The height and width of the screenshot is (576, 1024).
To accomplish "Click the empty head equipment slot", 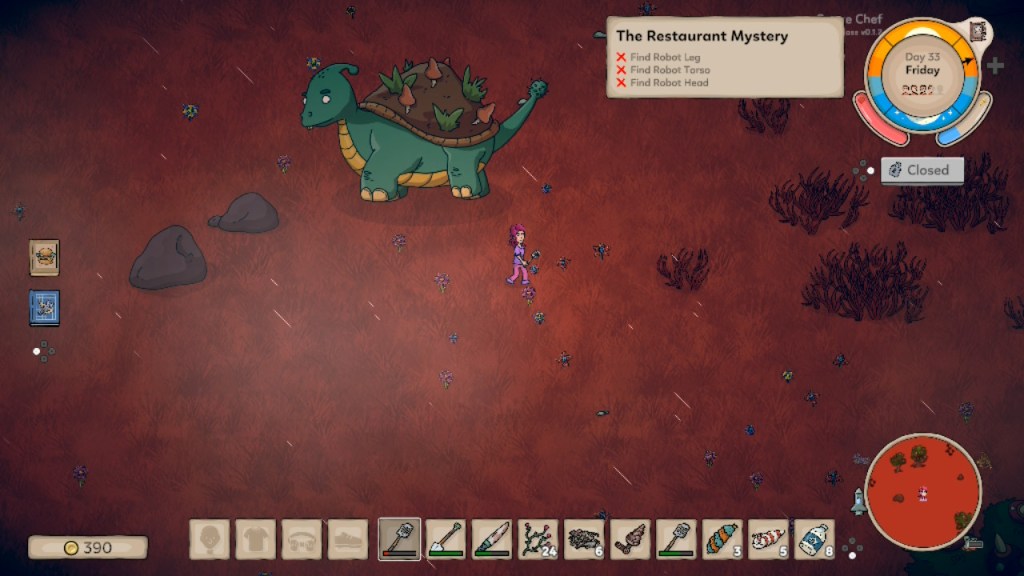I will (210, 539).
